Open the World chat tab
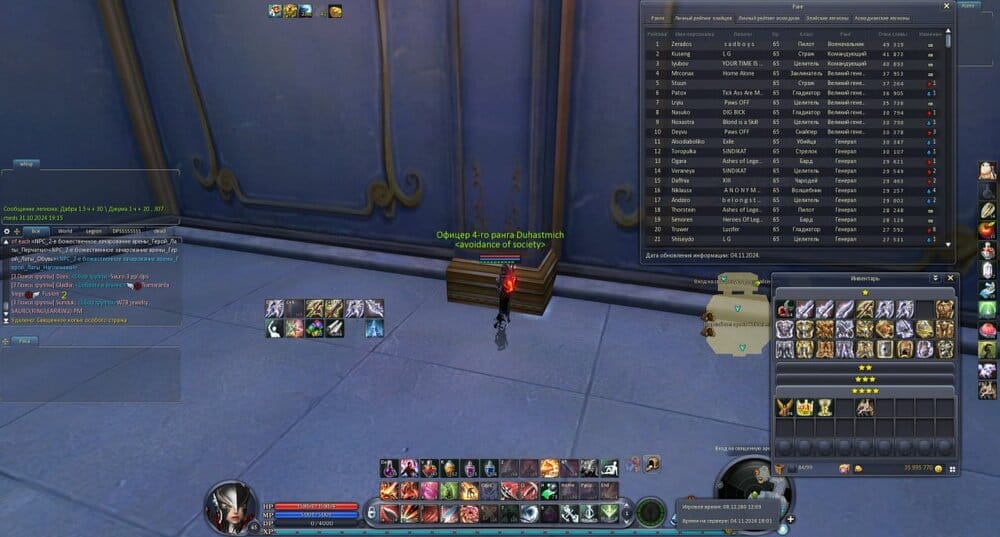Viewport: 1000px width, 537px height. tap(64, 230)
